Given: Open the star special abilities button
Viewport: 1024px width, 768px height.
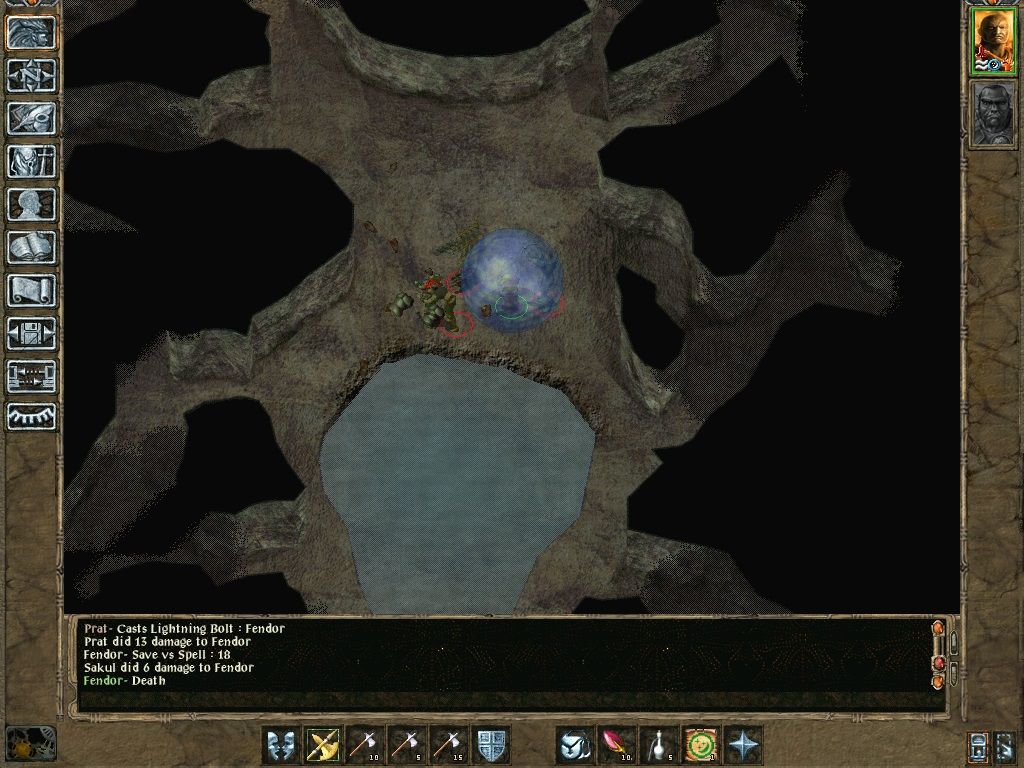Looking at the screenshot, I should pyautogui.click(x=742, y=745).
